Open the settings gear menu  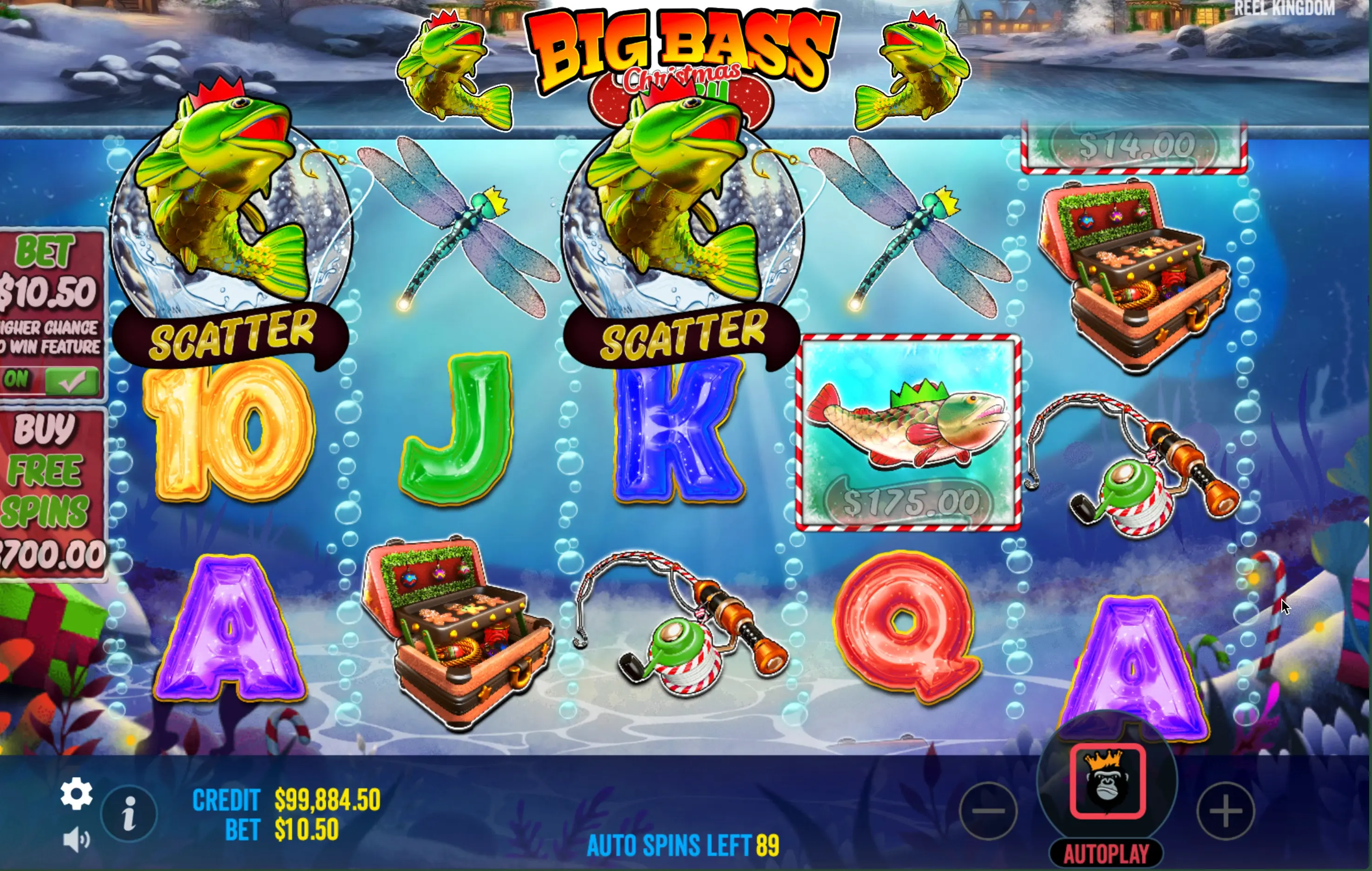point(76,793)
